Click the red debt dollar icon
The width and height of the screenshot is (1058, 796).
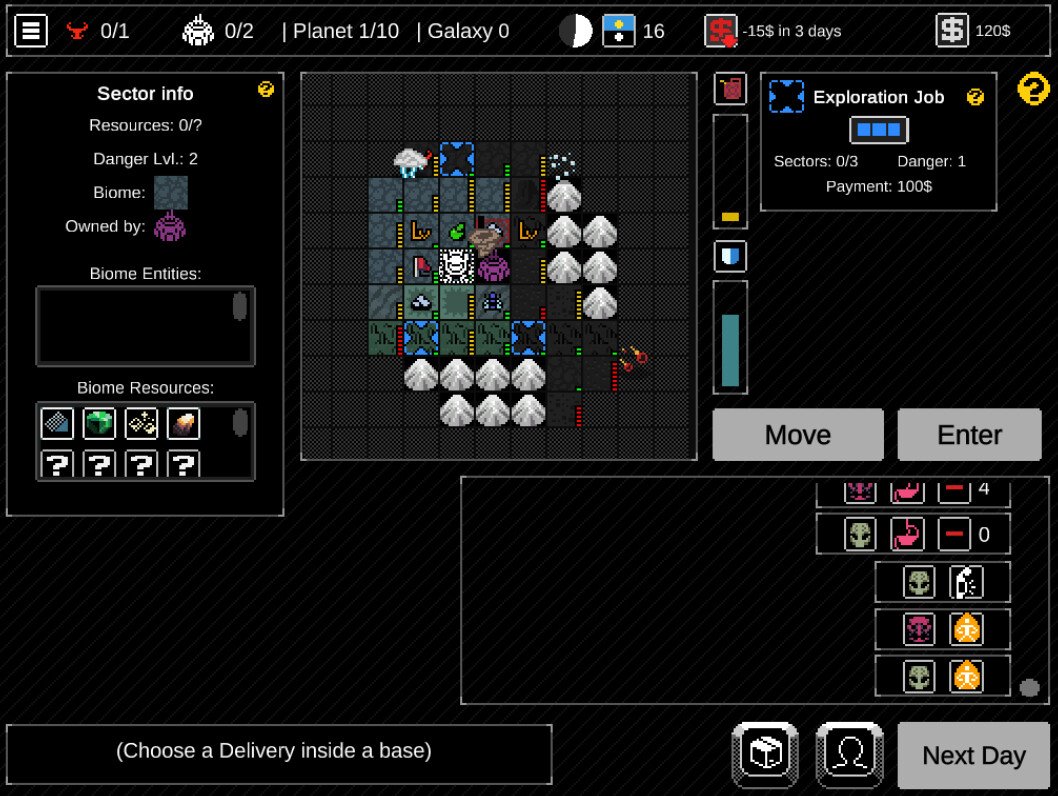[x=721, y=31]
